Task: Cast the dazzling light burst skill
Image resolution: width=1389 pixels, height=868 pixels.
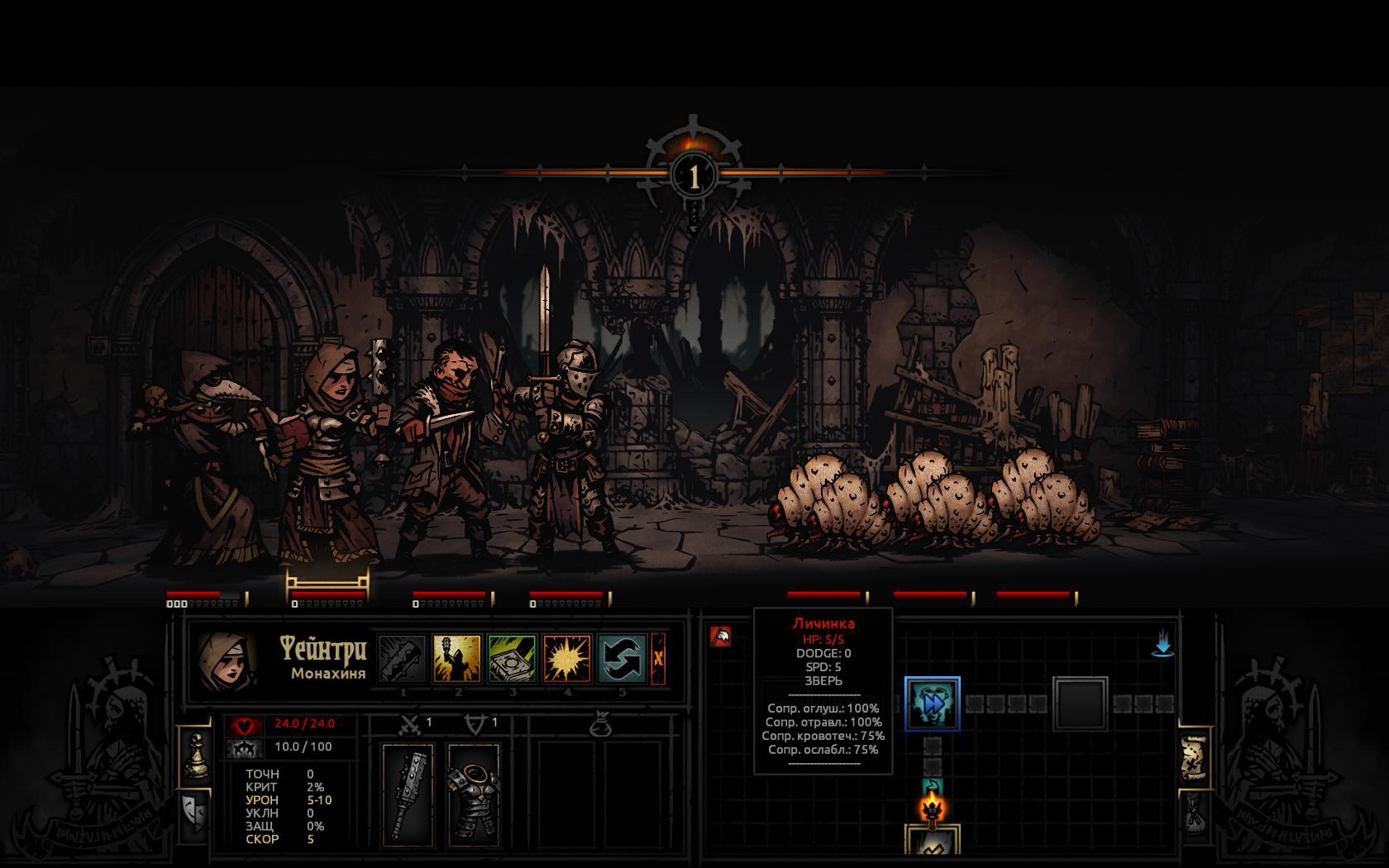Action: [x=567, y=659]
